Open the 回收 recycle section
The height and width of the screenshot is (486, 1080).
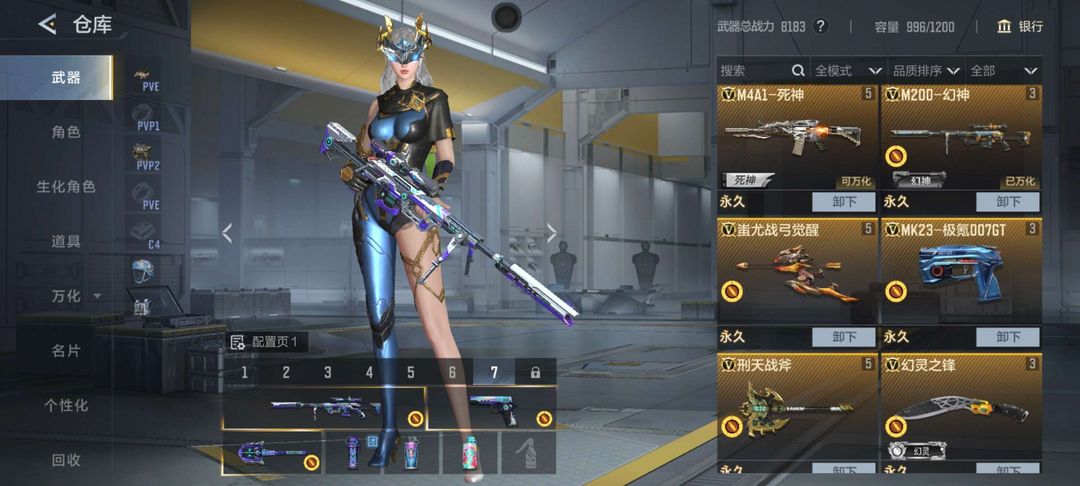click(x=66, y=460)
